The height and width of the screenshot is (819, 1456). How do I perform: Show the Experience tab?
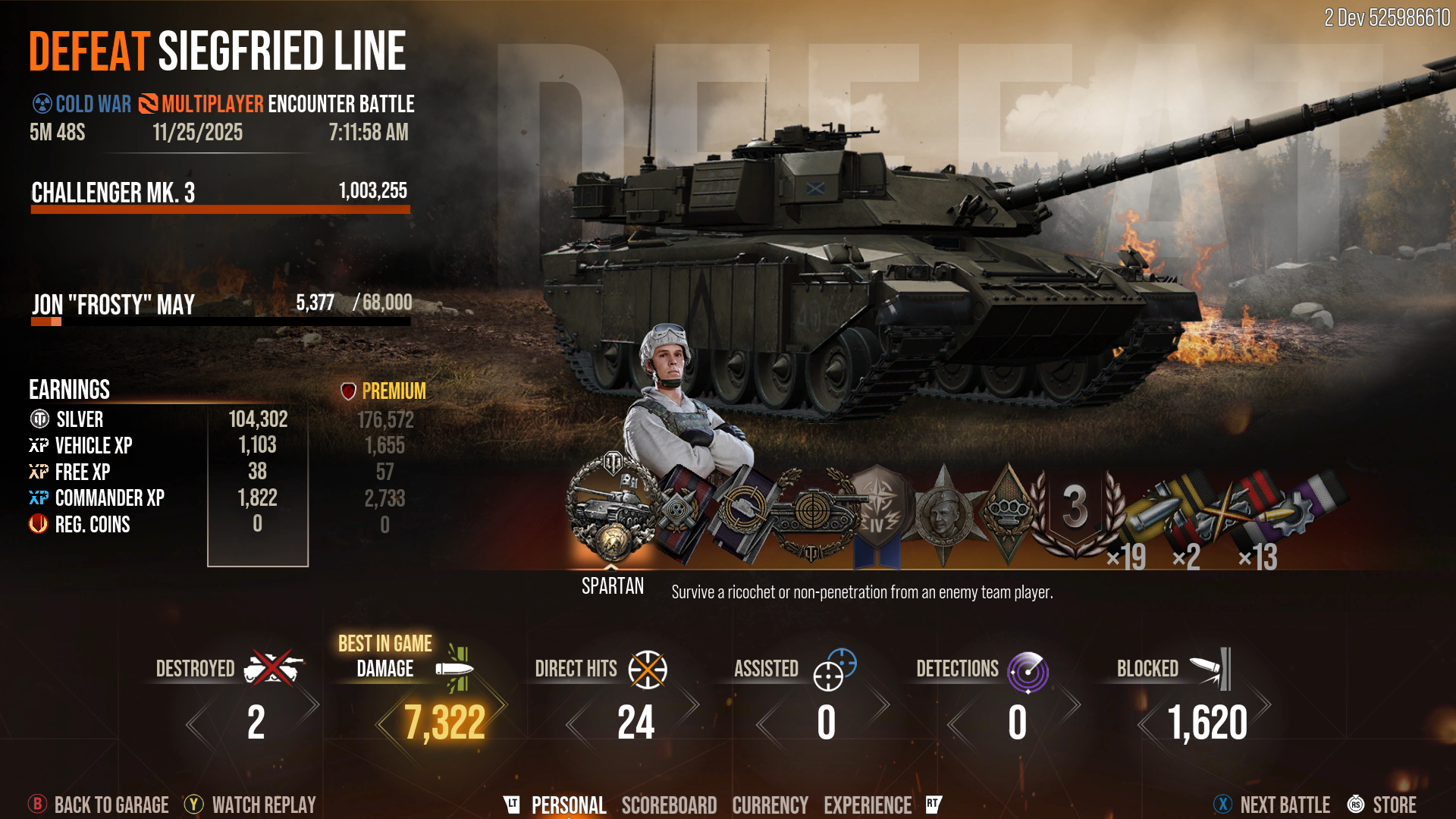(x=868, y=805)
